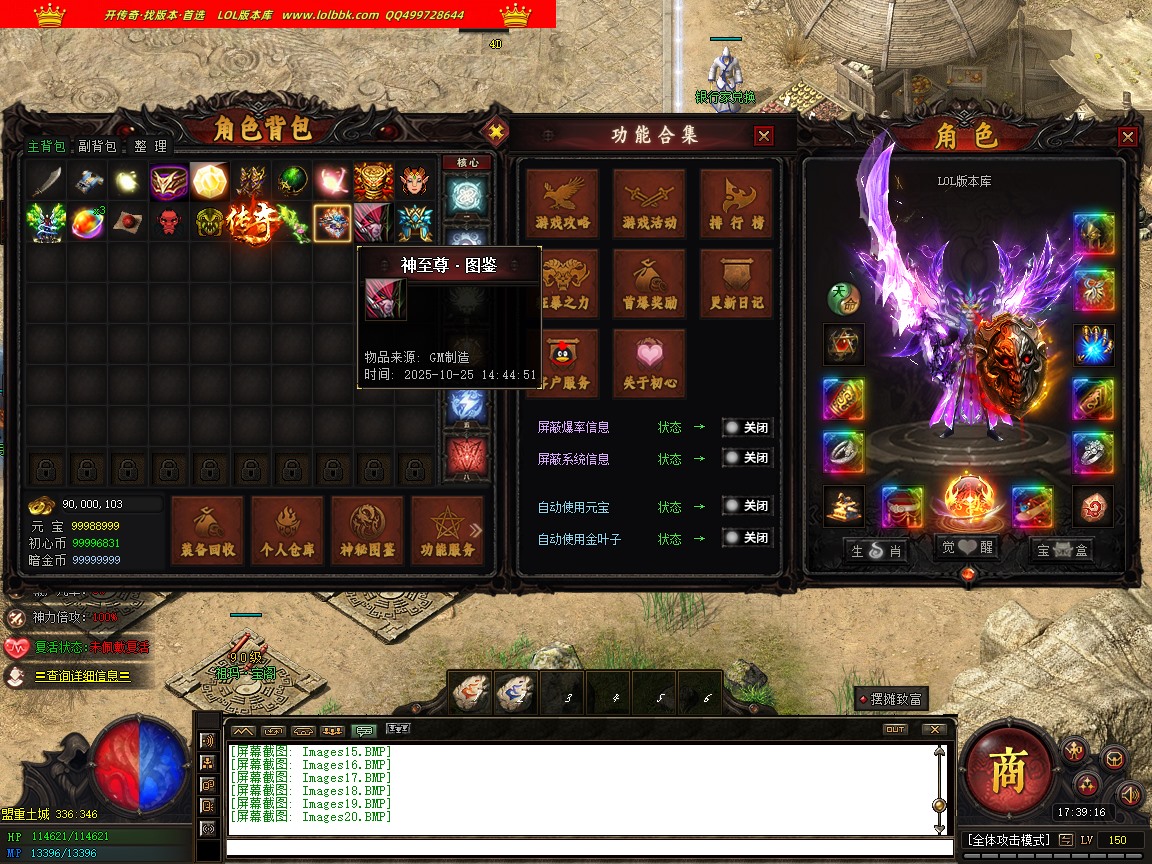1152x864 pixels.
Task: Switch to the 副背包 tab
Action: [x=97, y=146]
